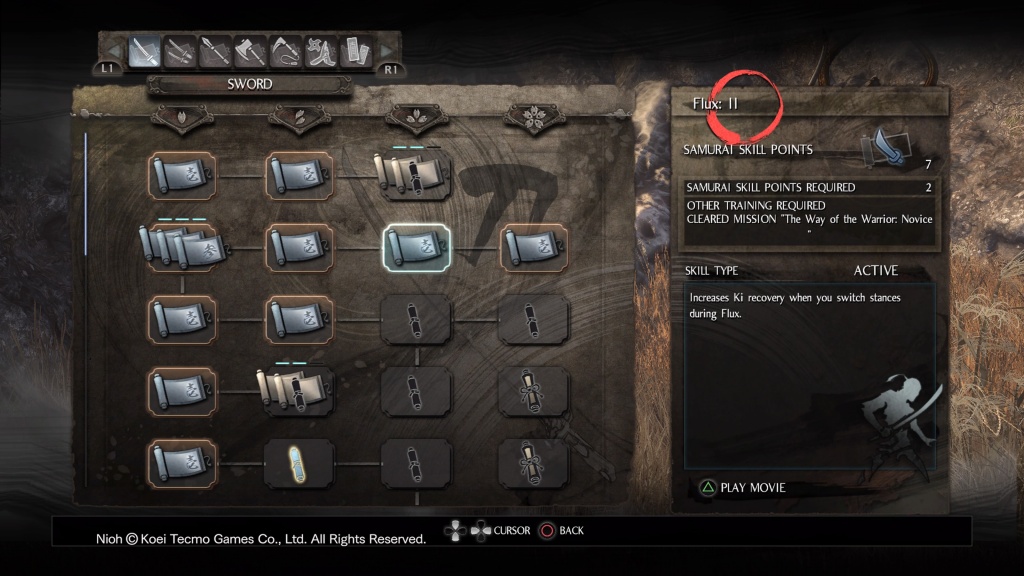Select the single-blade Sword tab
1024x576 pixels.
146,49
